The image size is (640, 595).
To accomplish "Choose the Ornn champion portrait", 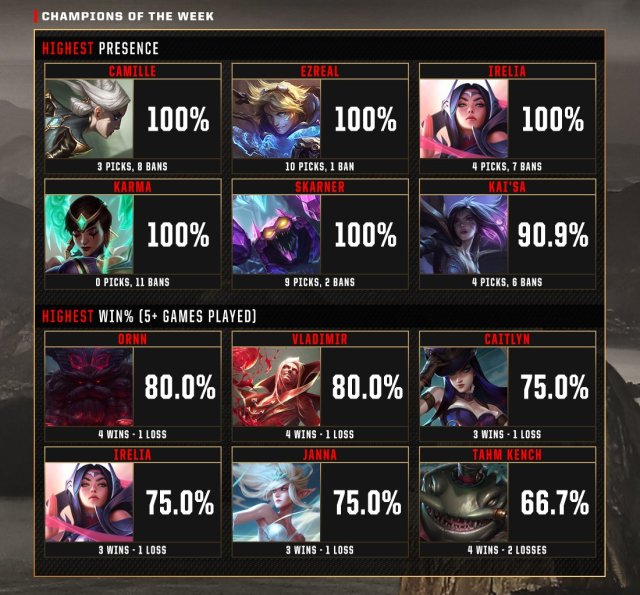I will (x=83, y=388).
